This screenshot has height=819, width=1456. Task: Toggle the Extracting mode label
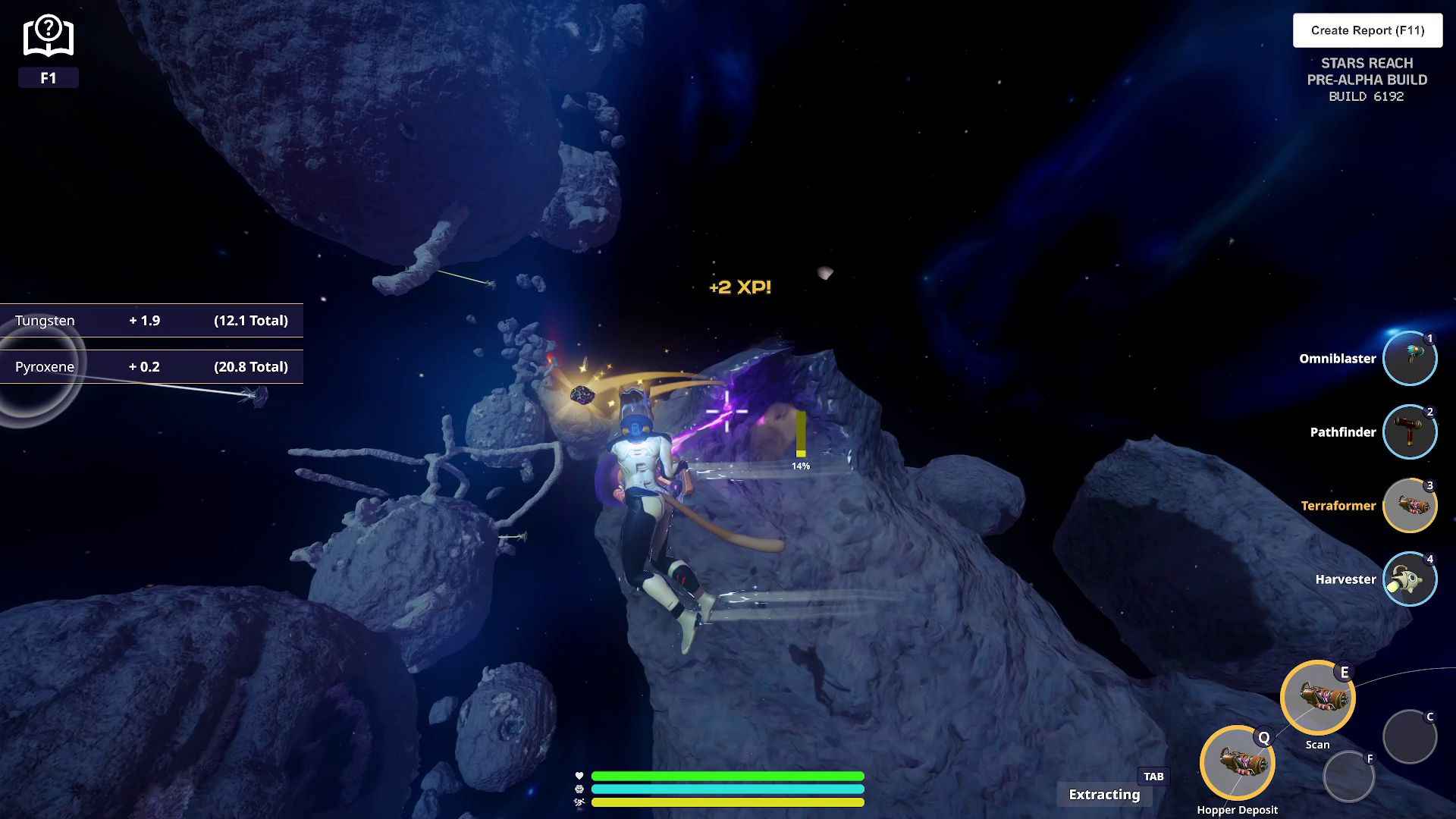click(1104, 794)
